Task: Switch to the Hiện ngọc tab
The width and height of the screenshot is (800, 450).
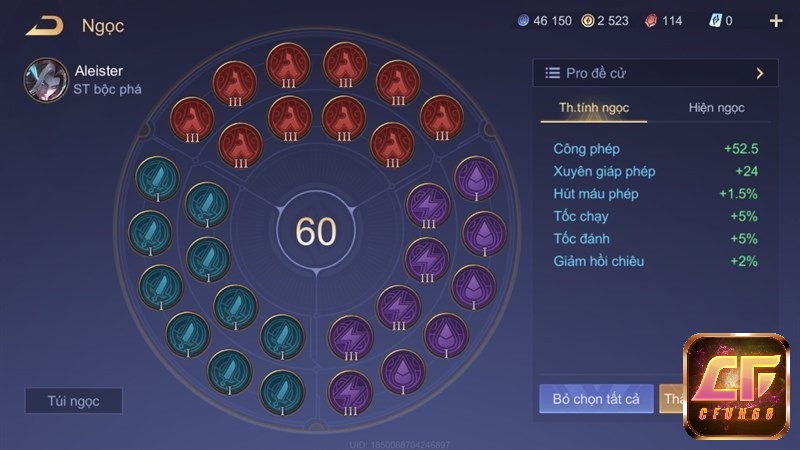Action: [716, 108]
